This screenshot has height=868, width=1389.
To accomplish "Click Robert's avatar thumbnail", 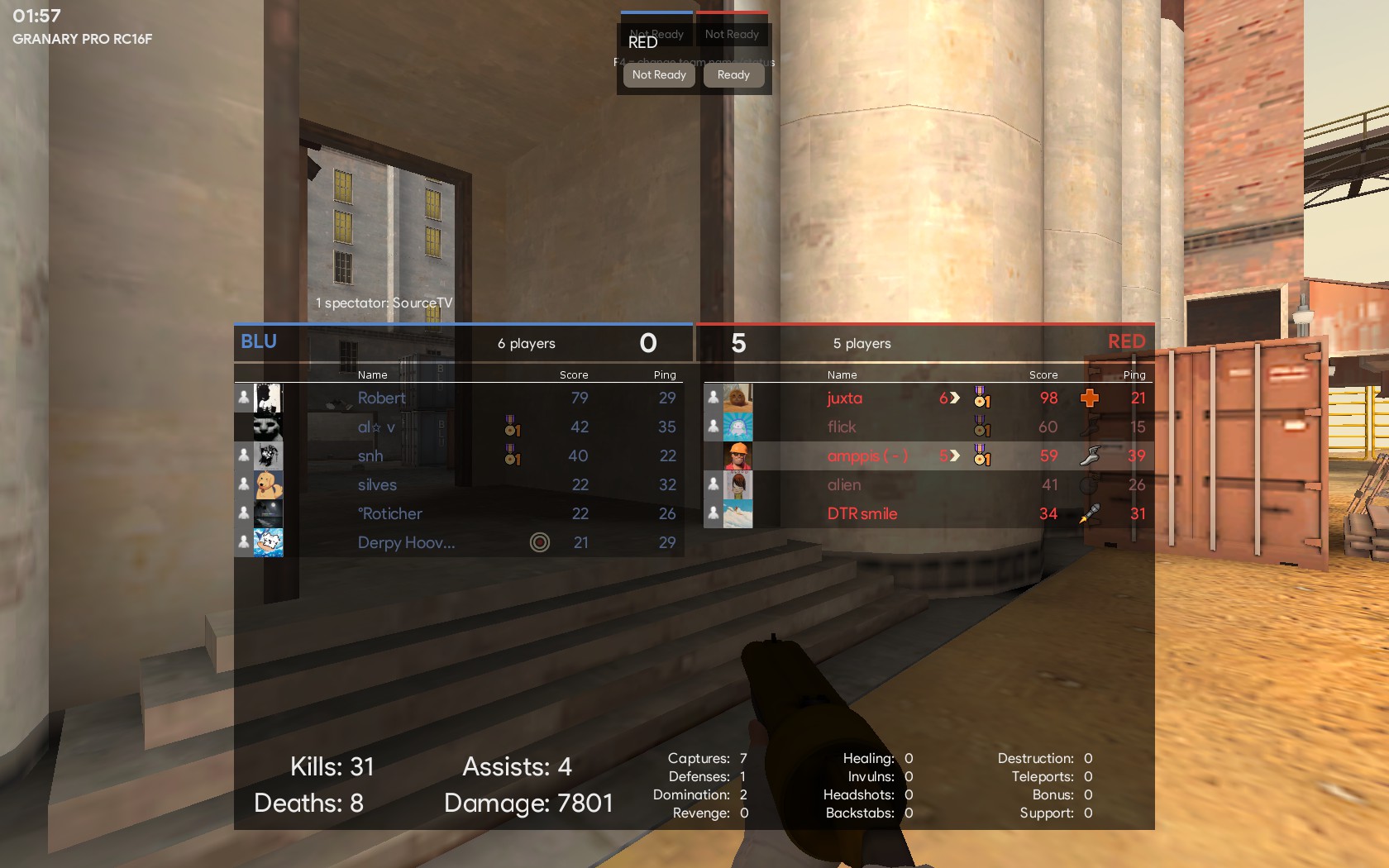I will tap(268, 398).
